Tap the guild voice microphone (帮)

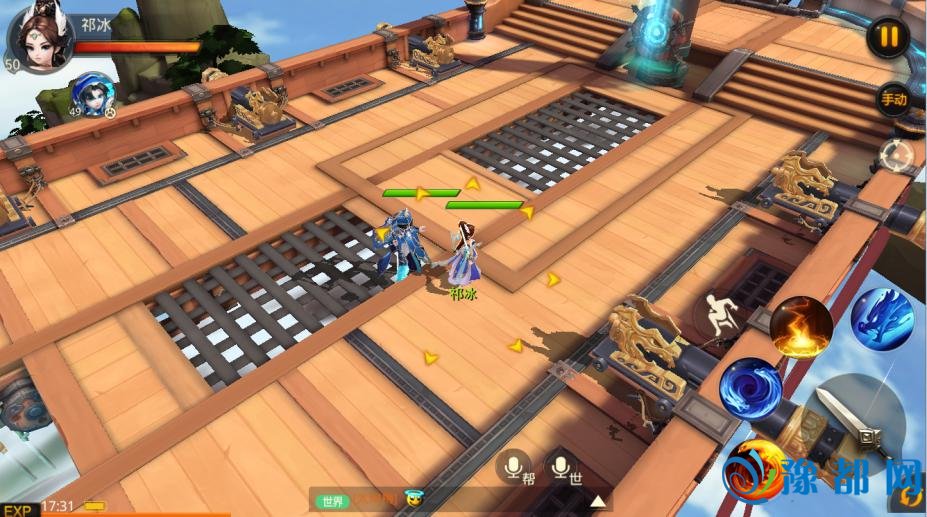pyautogui.click(x=515, y=466)
